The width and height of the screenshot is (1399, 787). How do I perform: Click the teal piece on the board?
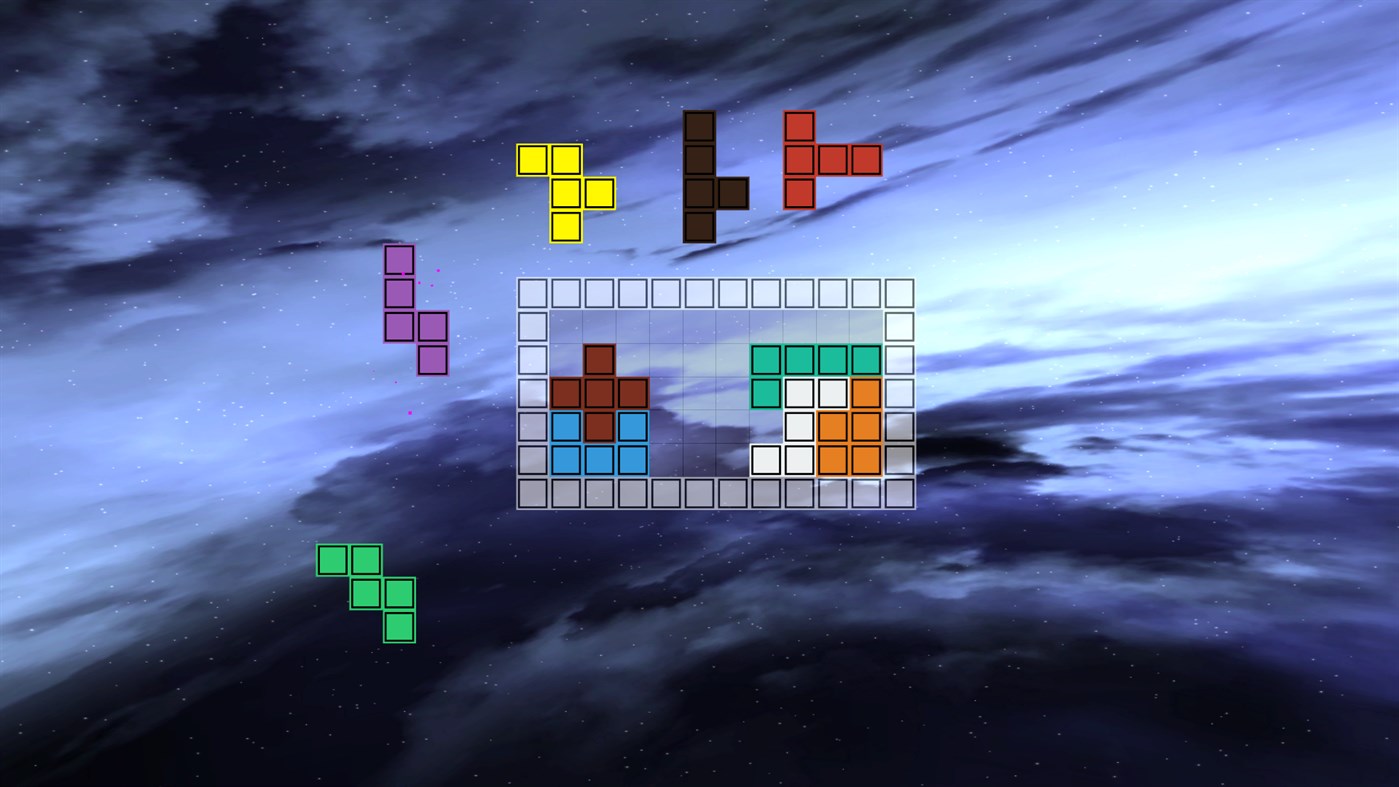[x=800, y=360]
